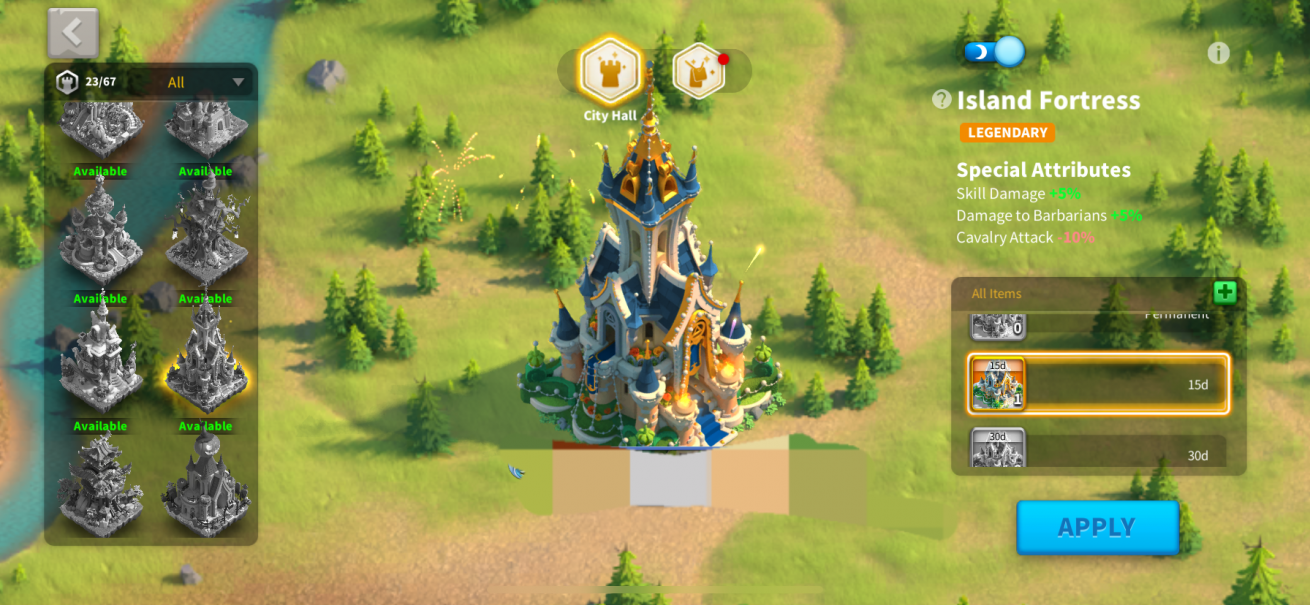This screenshot has width=1310, height=605.
Task: Toggle the day/night switch
Action: tap(994, 51)
